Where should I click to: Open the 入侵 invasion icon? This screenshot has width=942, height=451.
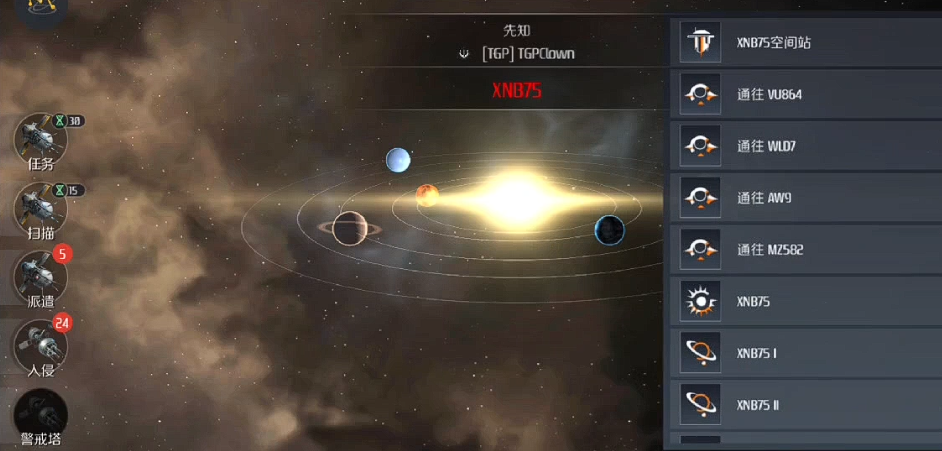click(x=40, y=346)
